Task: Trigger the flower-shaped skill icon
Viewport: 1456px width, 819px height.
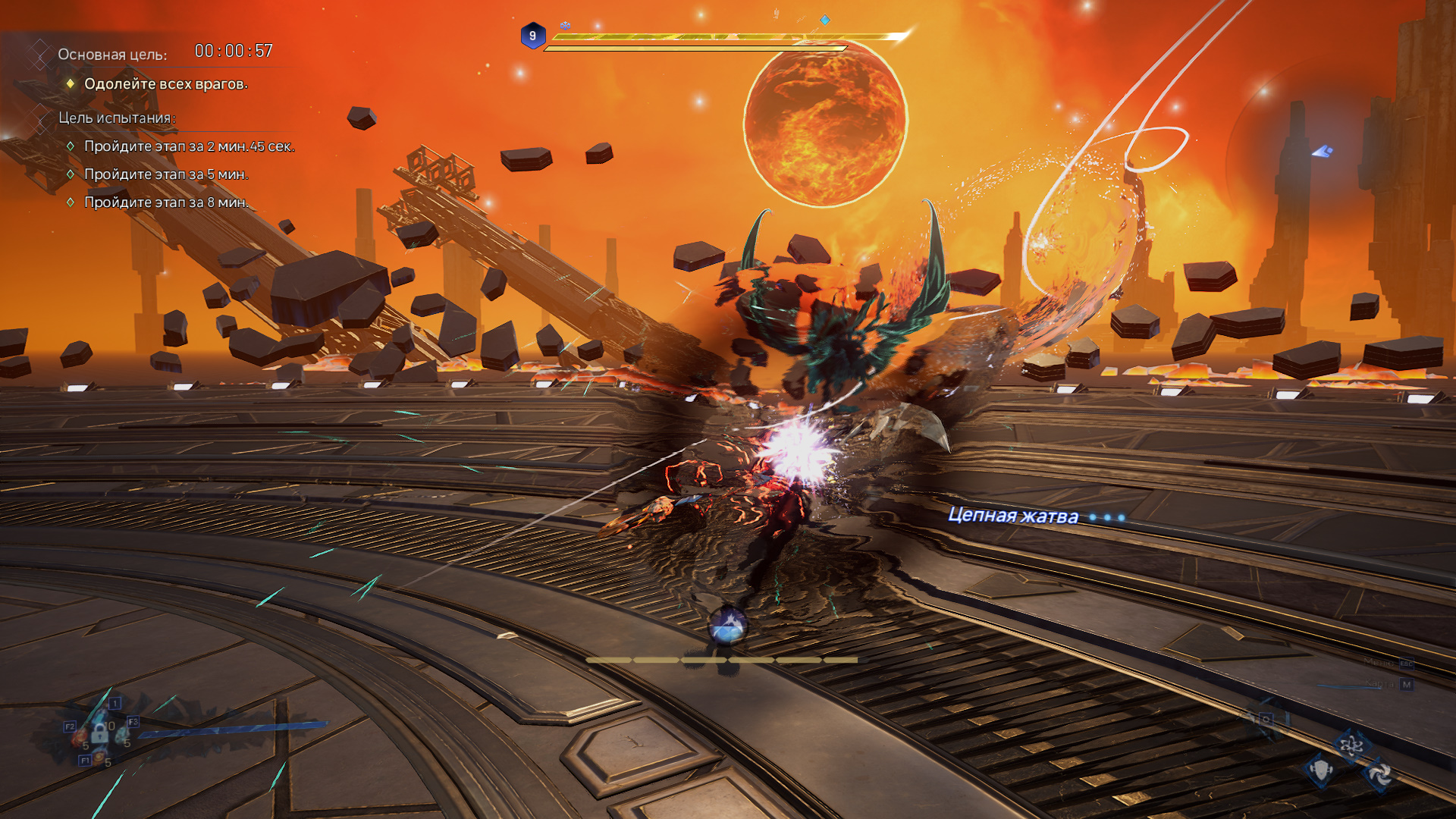Action: (x=1351, y=747)
